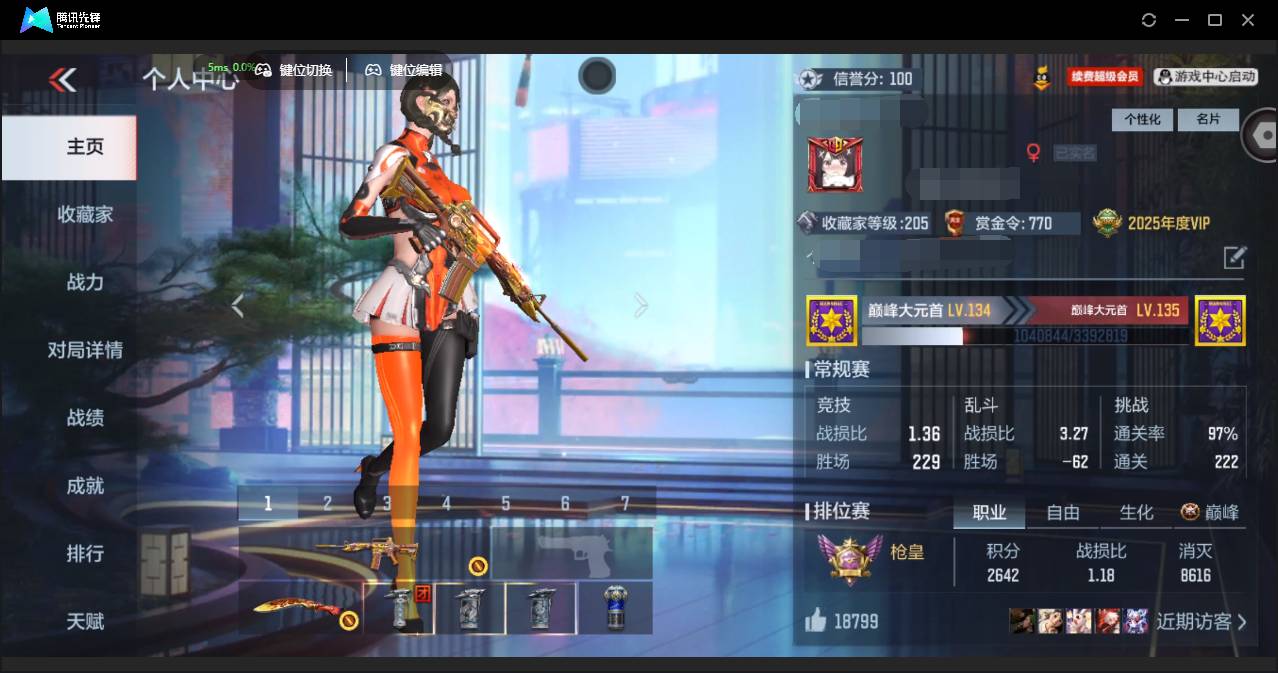Open the 巅峰 ranked tab

point(1210,513)
